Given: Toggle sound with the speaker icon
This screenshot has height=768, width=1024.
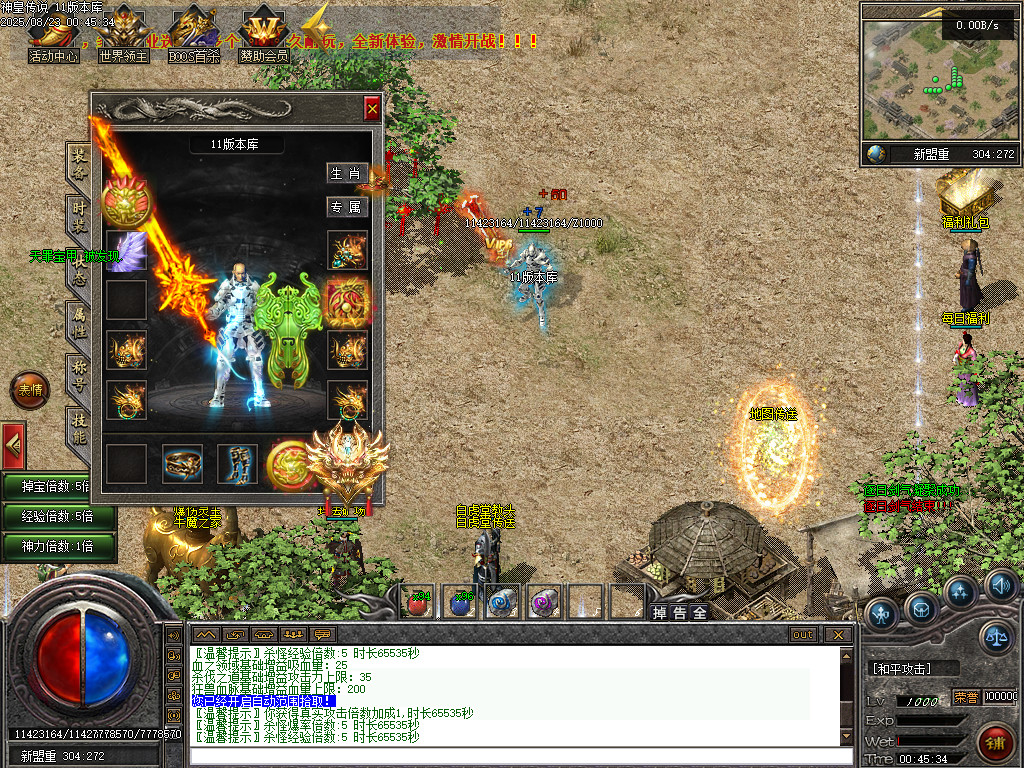Looking at the screenshot, I should [x=1000, y=584].
